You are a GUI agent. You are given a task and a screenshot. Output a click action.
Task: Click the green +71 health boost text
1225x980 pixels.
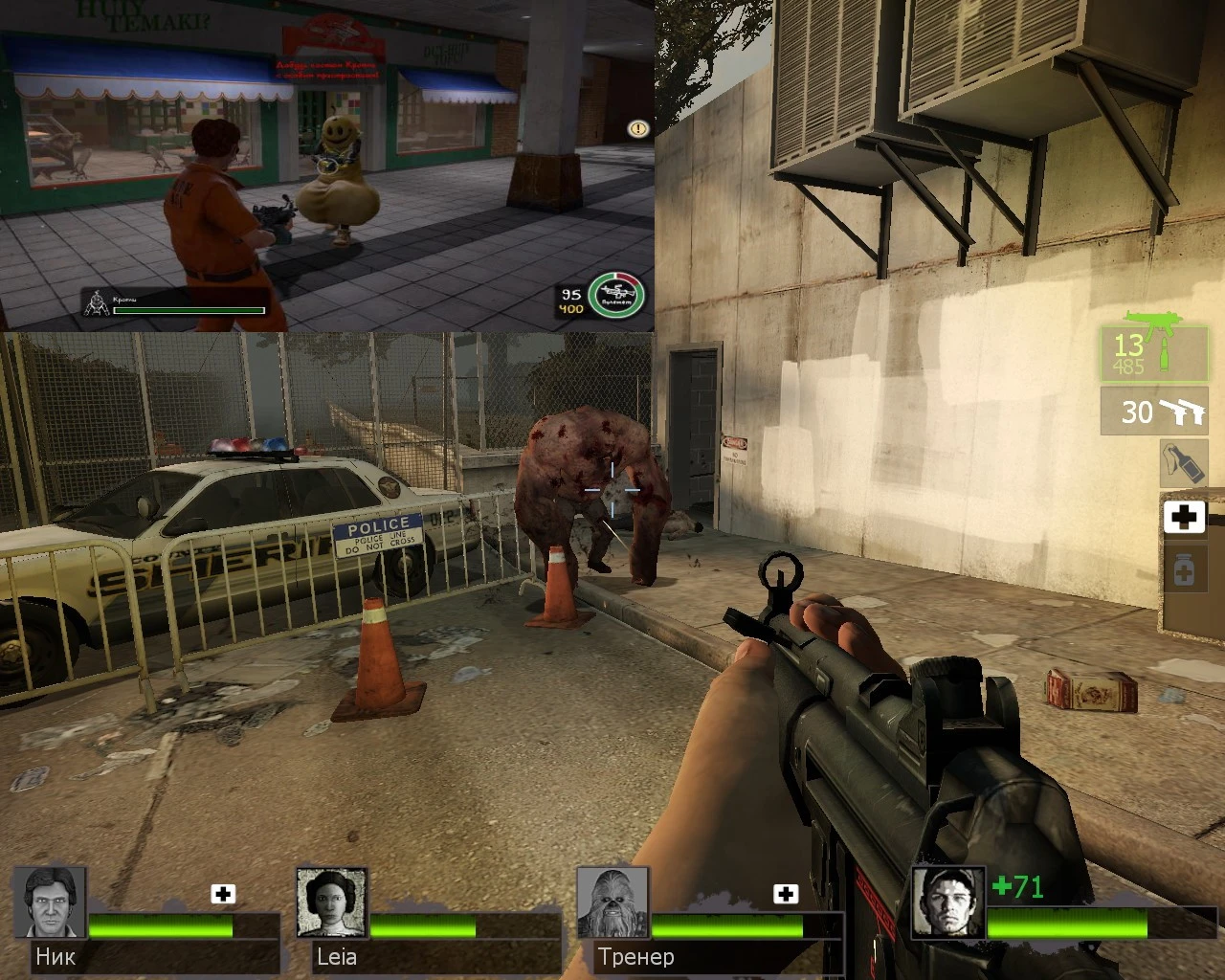click(1016, 887)
